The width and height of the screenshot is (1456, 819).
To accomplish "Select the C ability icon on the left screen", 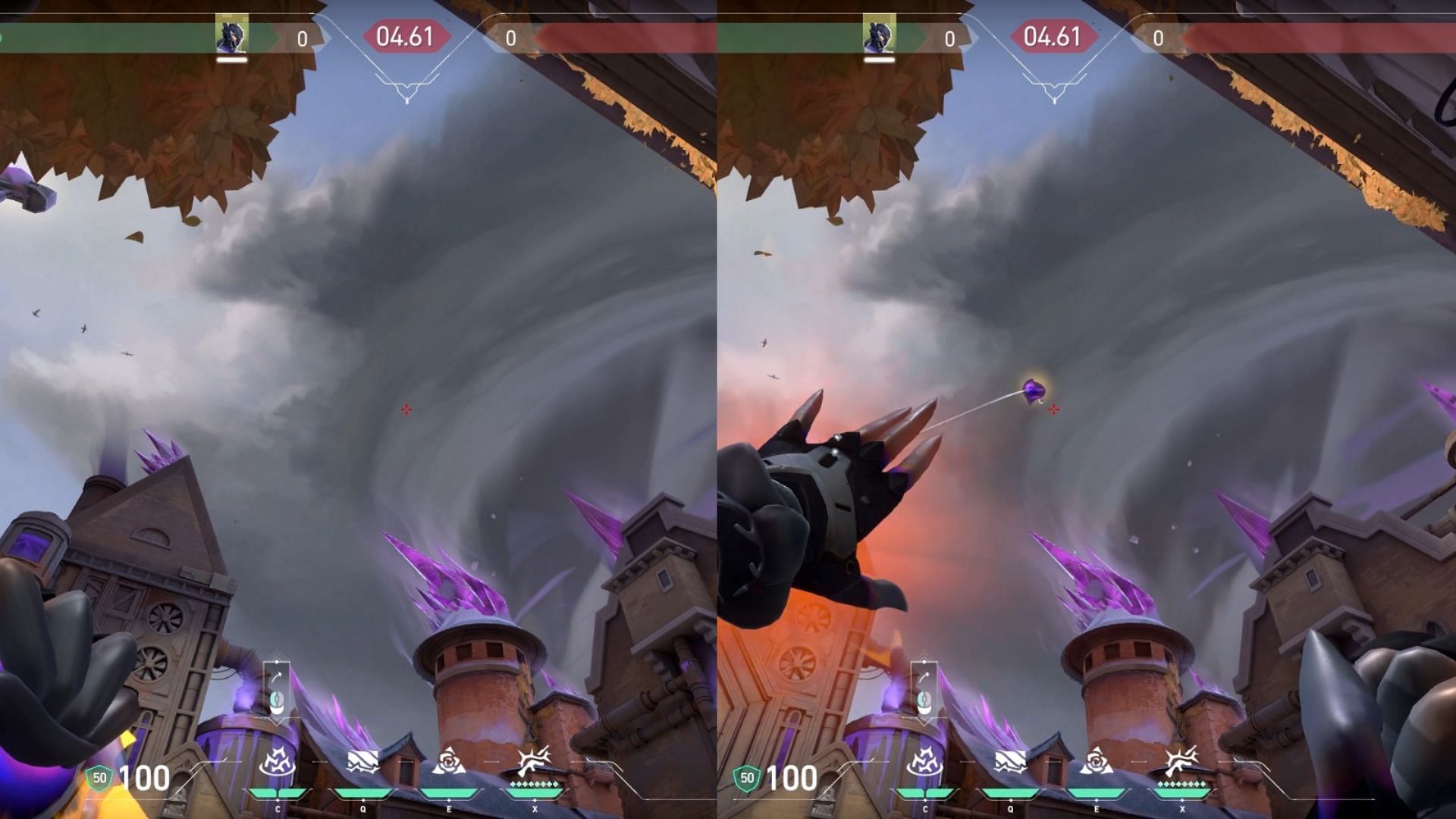I will tap(278, 761).
